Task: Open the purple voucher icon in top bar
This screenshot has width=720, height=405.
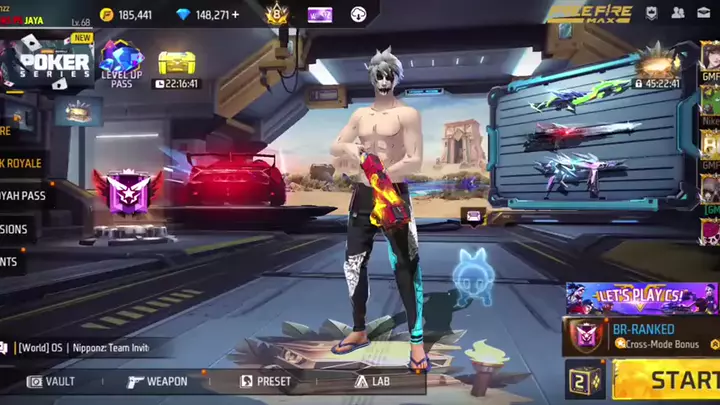Action: tap(319, 14)
